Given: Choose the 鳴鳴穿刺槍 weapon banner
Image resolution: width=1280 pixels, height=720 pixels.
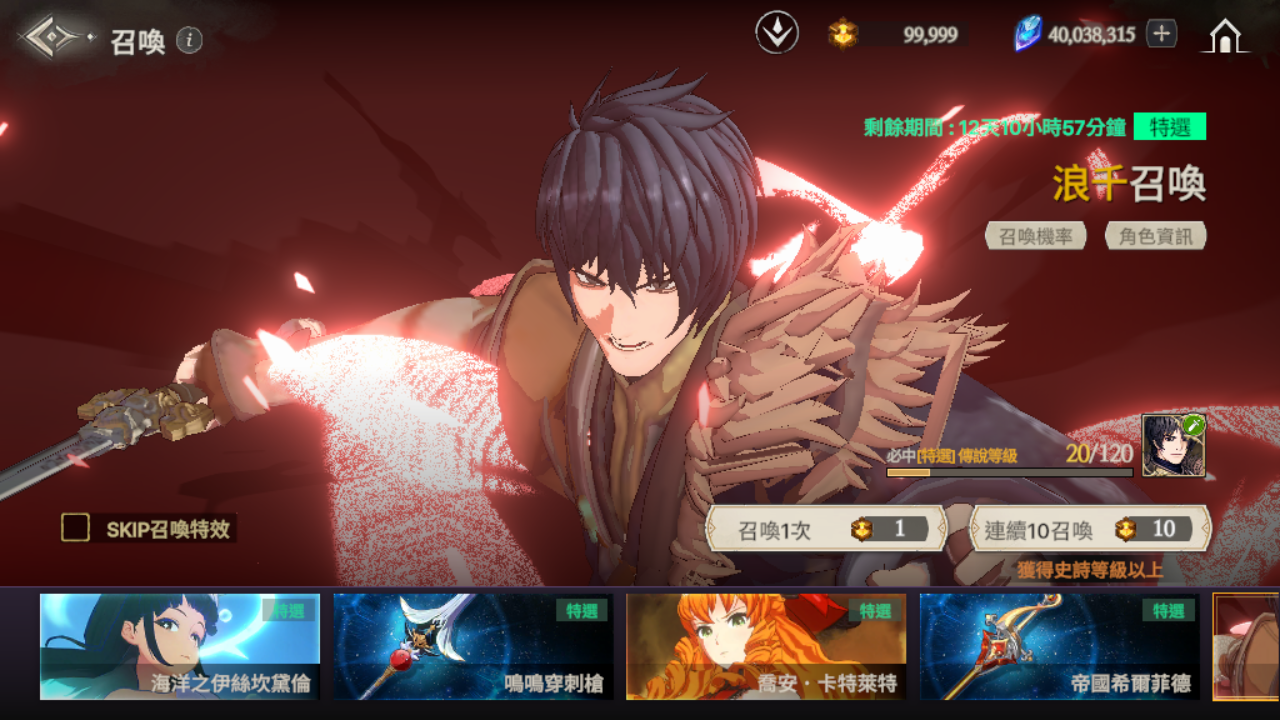Looking at the screenshot, I should pyautogui.click(x=473, y=646).
